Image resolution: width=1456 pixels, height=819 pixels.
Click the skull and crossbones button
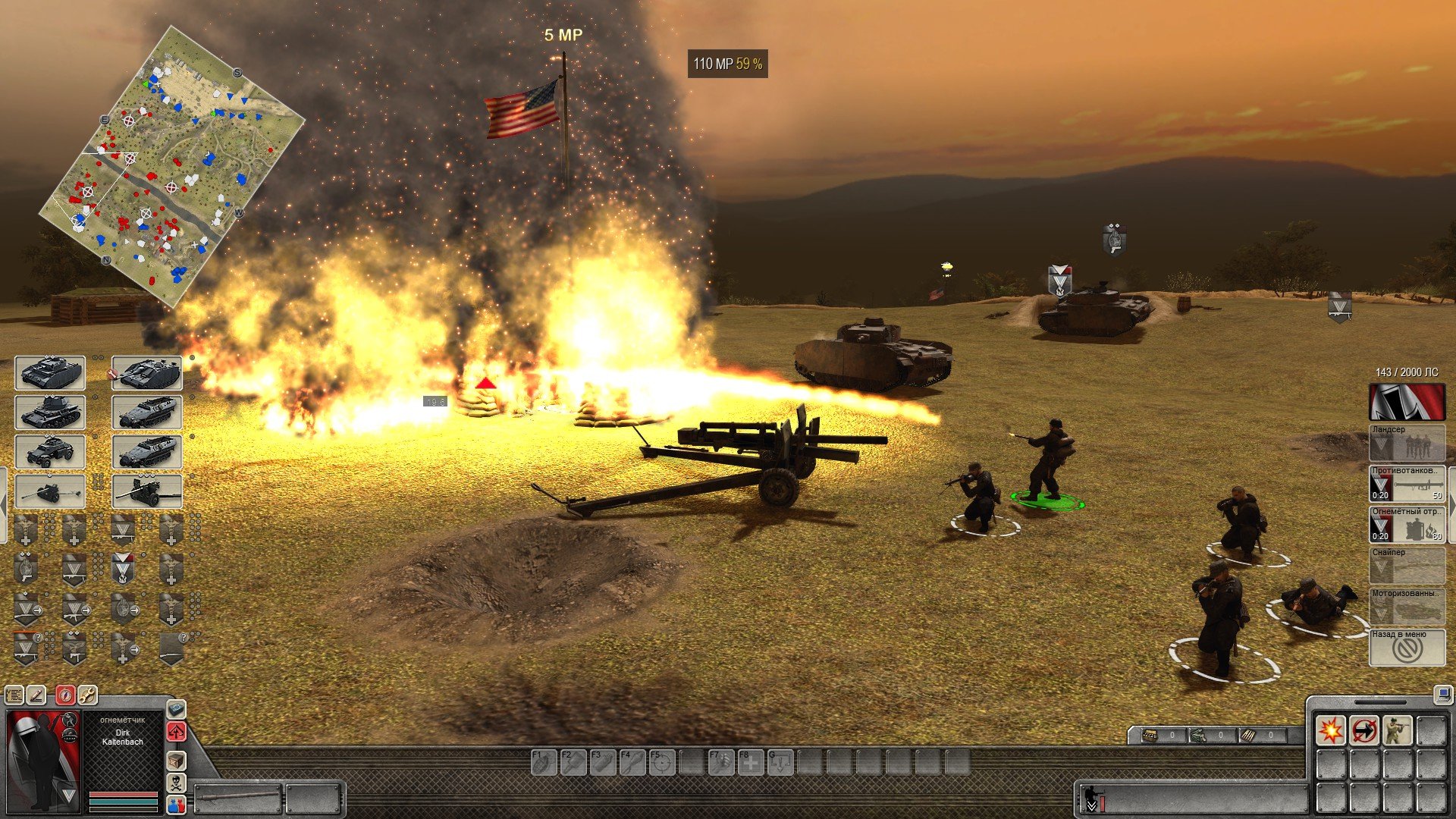click(176, 783)
